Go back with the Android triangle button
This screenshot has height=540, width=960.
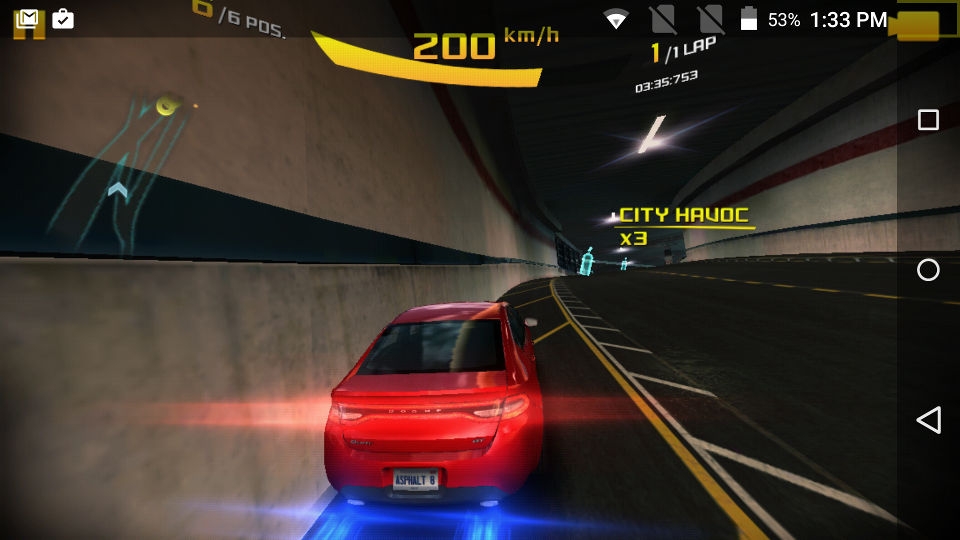[928, 420]
